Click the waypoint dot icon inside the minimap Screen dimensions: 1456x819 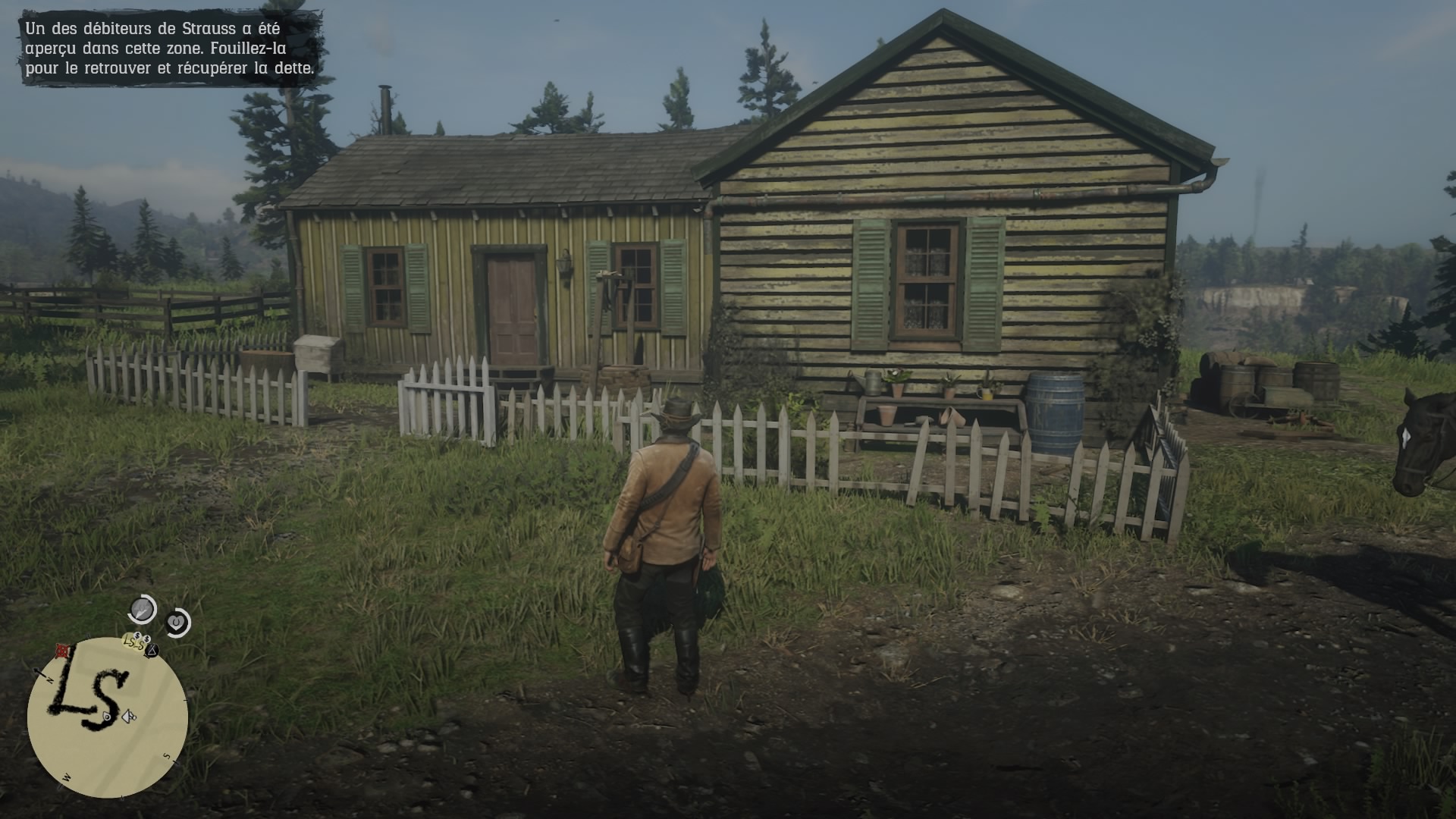coord(106,716)
